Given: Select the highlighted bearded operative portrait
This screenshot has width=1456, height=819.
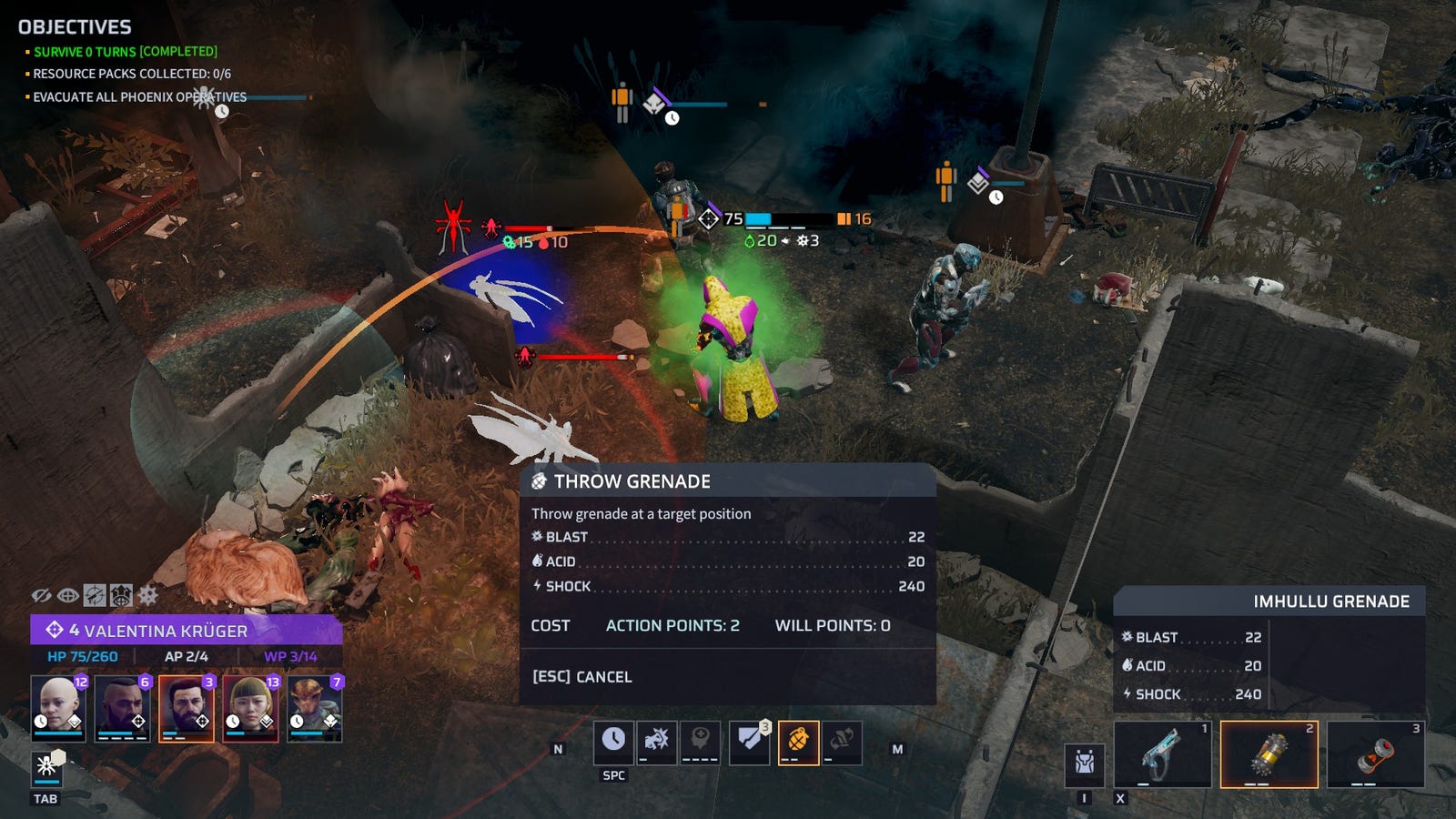Looking at the screenshot, I should [187, 708].
